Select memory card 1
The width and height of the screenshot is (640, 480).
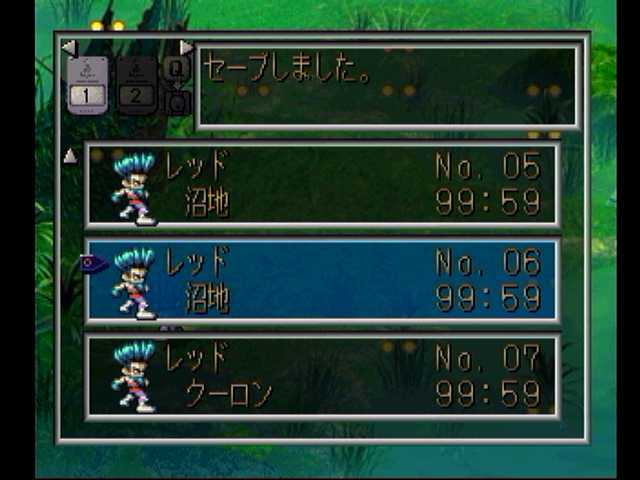(x=86, y=84)
